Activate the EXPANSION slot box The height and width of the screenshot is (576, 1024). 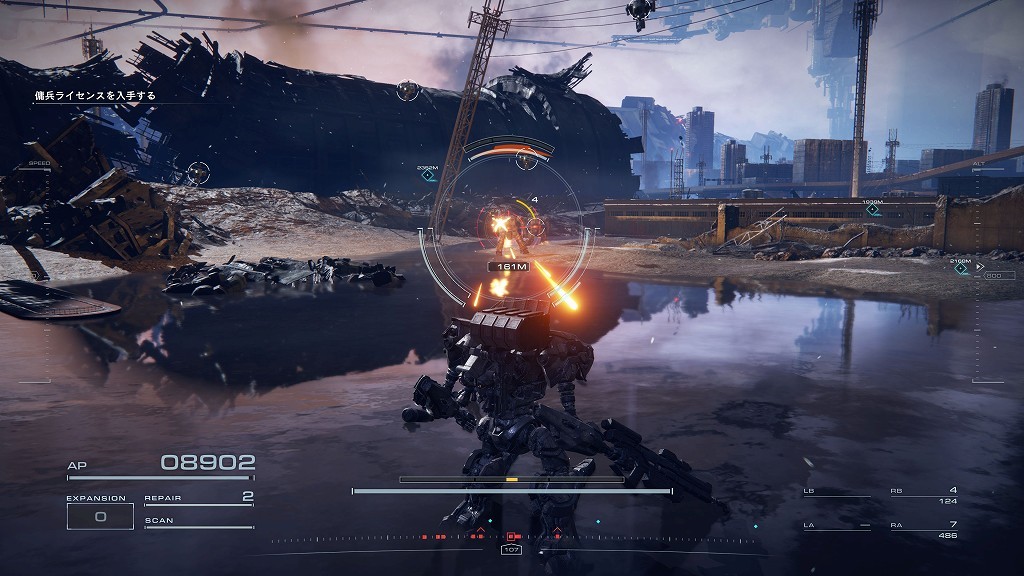coord(99,516)
